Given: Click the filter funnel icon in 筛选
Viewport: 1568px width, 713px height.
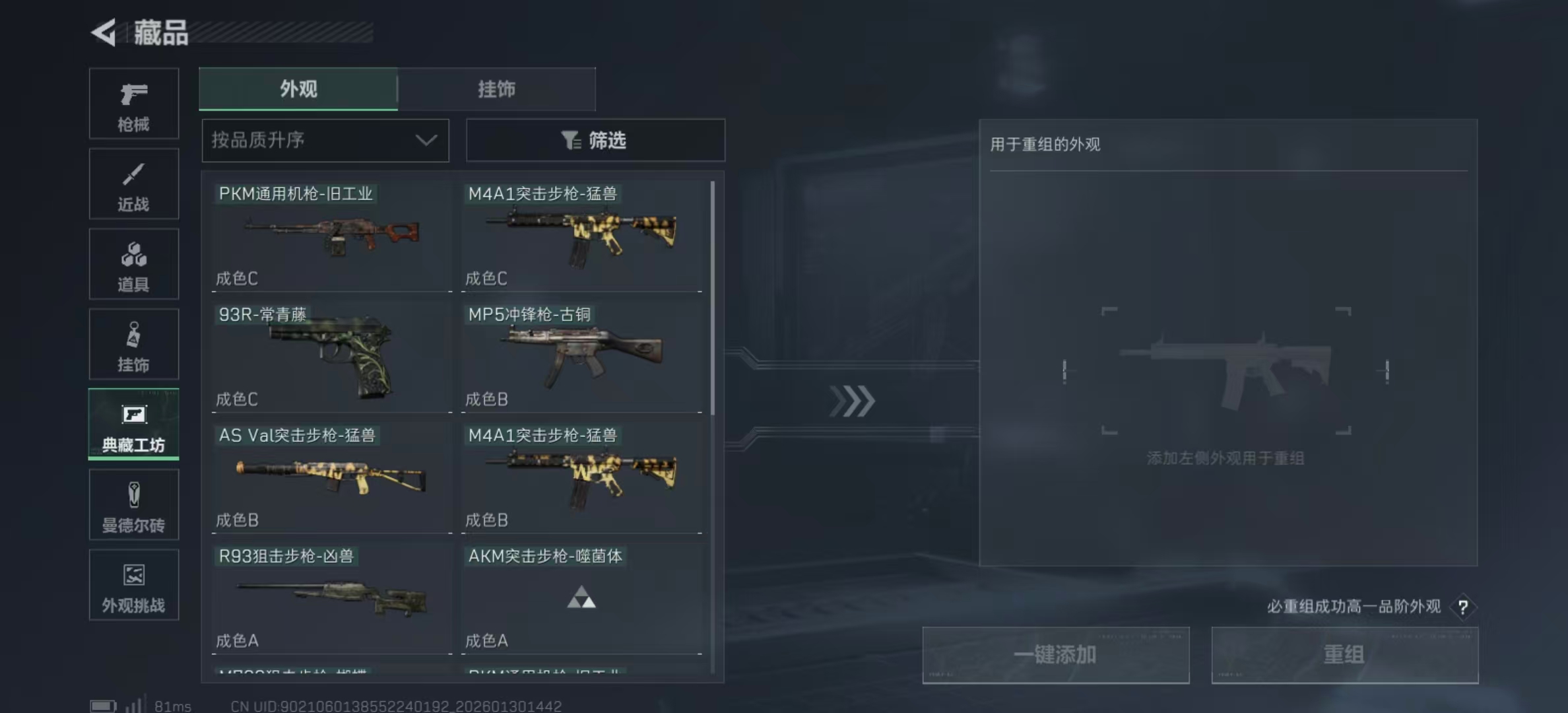Looking at the screenshot, I should pyautogui.click(x=572, y=140).
